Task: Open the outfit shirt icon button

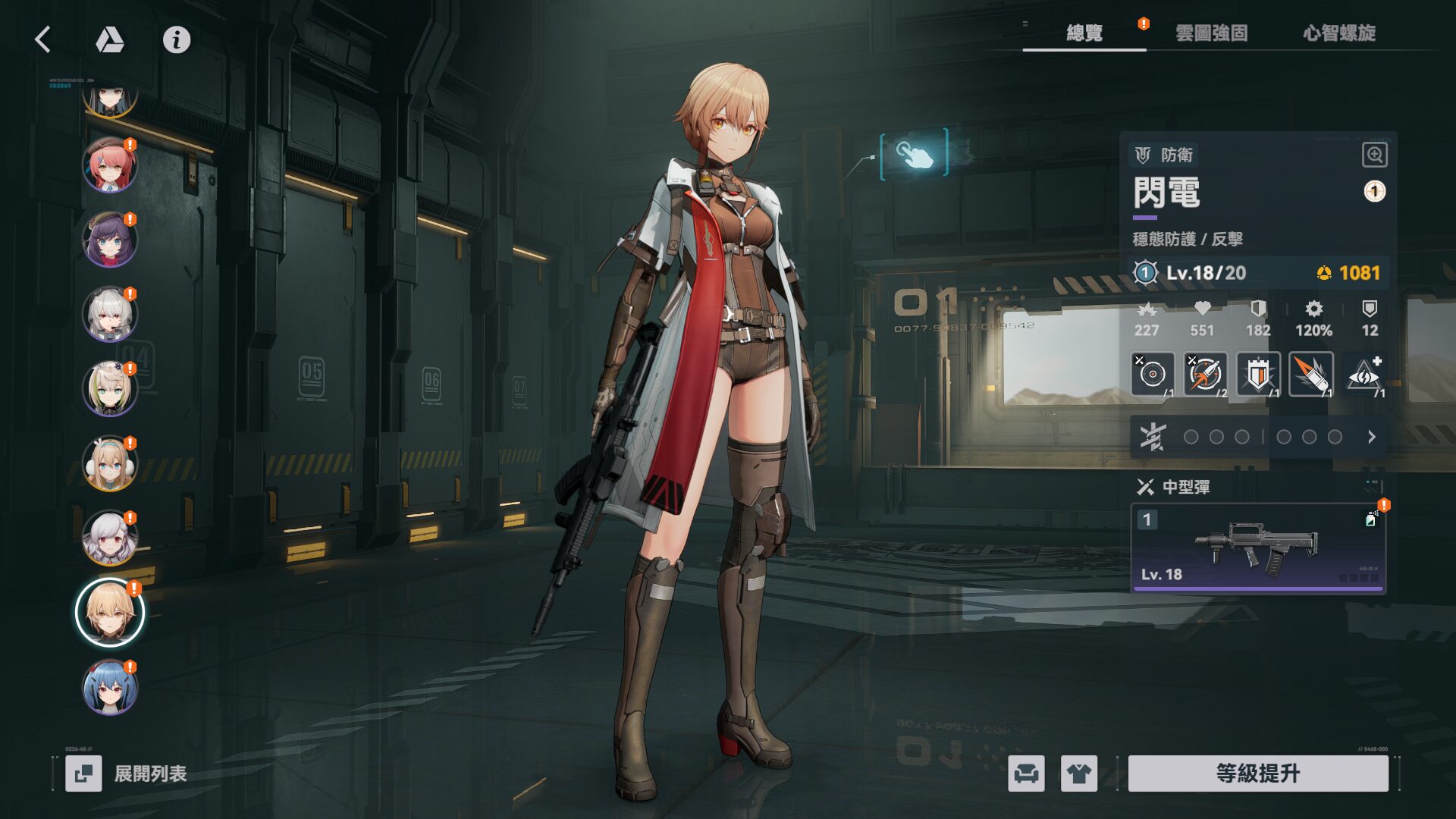Action: click(x=1078, y=773)
